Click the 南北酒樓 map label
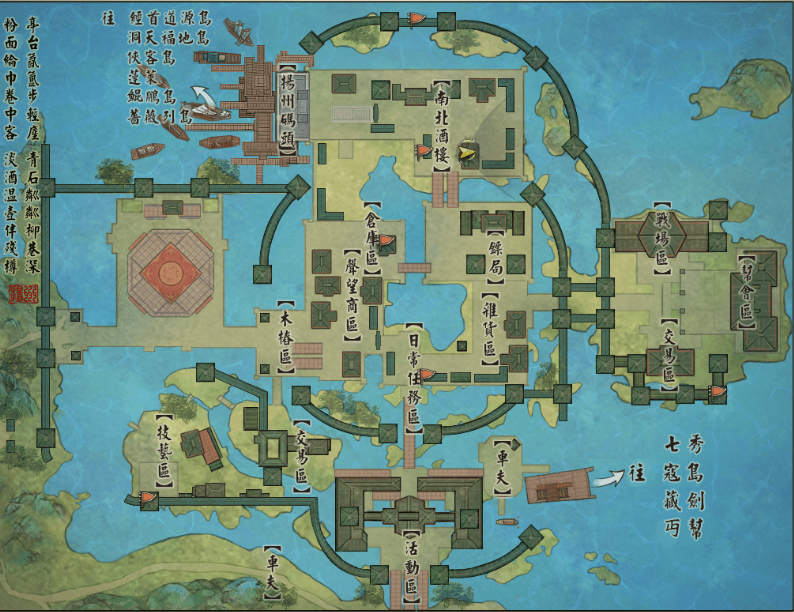 coord(441,125)
